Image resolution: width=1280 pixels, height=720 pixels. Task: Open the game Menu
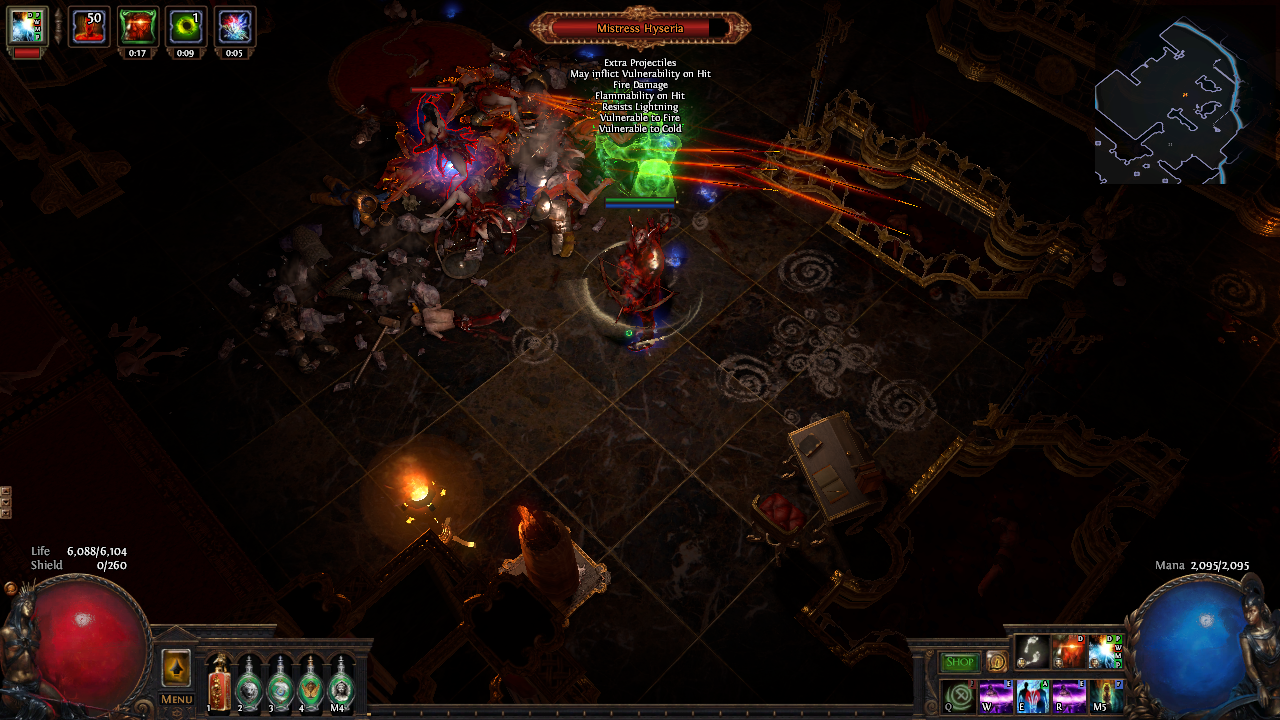(176, 699)
